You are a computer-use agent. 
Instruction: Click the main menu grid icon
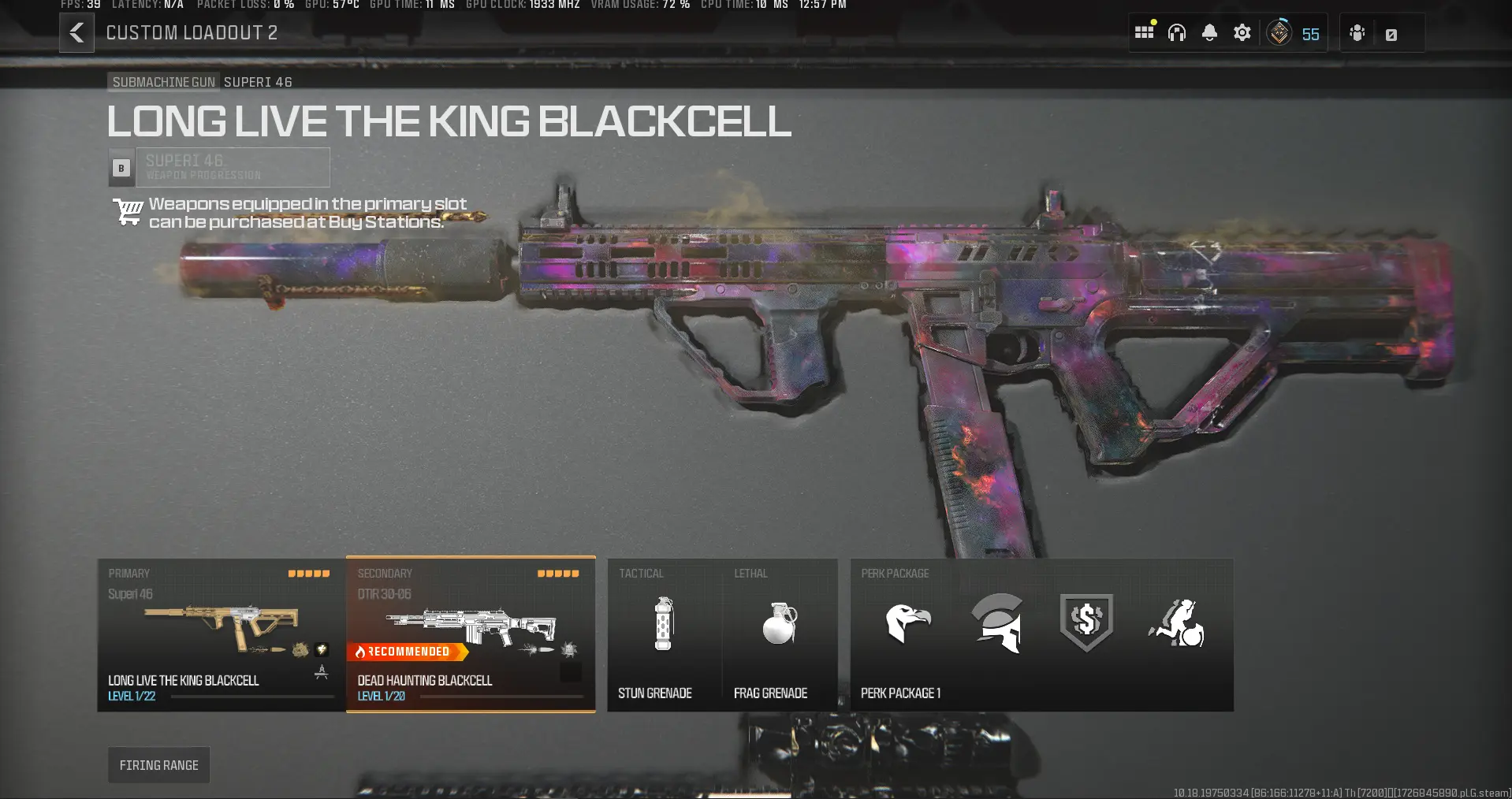click(1144, 32)
